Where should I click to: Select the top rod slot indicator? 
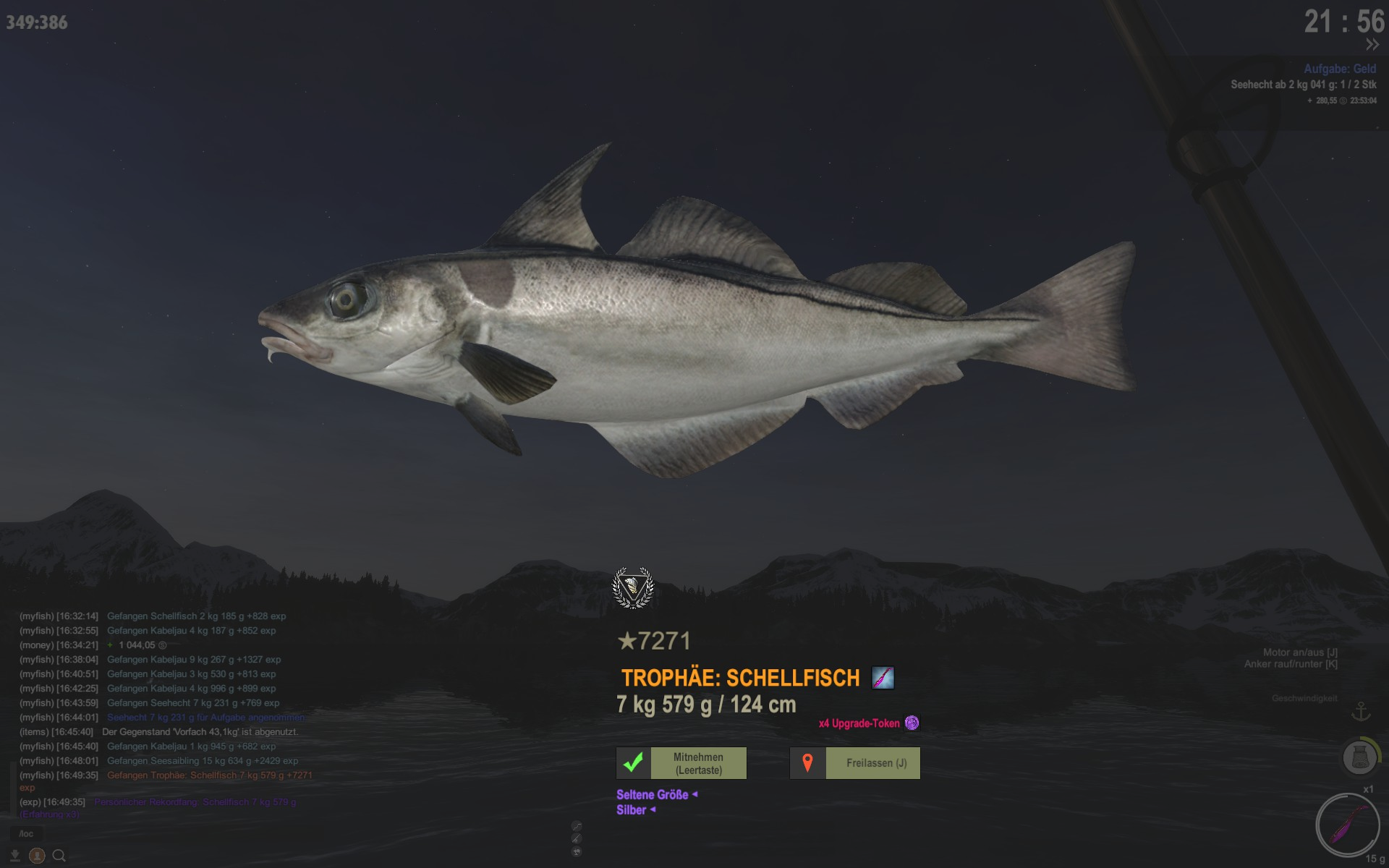(577, 826)
